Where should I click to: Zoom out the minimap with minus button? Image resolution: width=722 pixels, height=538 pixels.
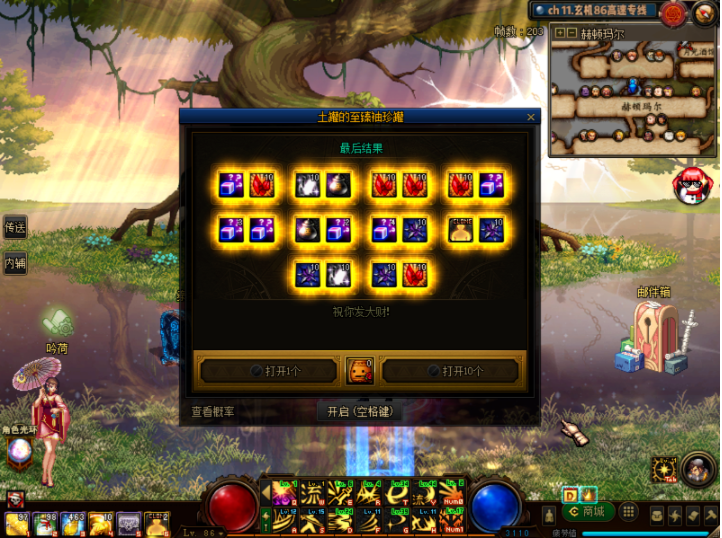tap(572, 32)
